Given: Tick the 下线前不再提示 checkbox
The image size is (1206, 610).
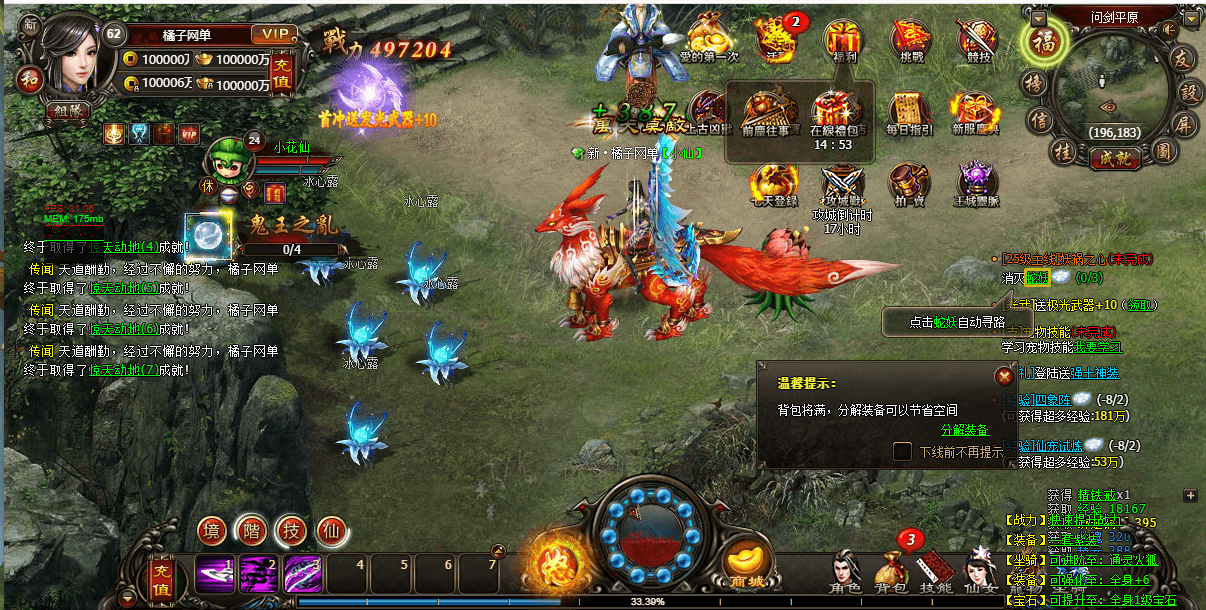Looking at the screenshot, I should (902, 452).
